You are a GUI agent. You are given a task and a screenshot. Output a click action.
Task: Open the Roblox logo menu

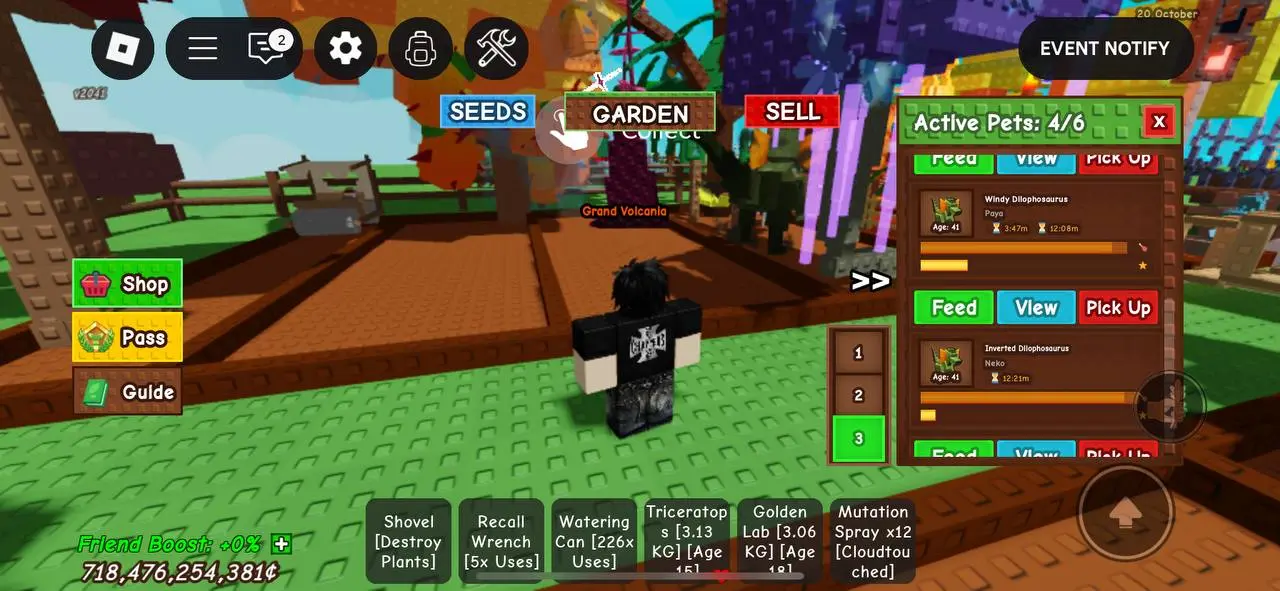(122, 48)
